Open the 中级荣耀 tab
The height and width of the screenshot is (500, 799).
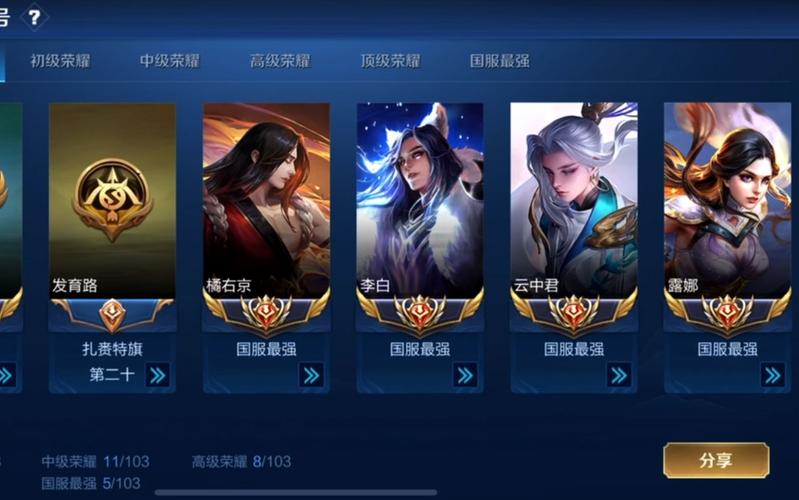coord(170,60)
